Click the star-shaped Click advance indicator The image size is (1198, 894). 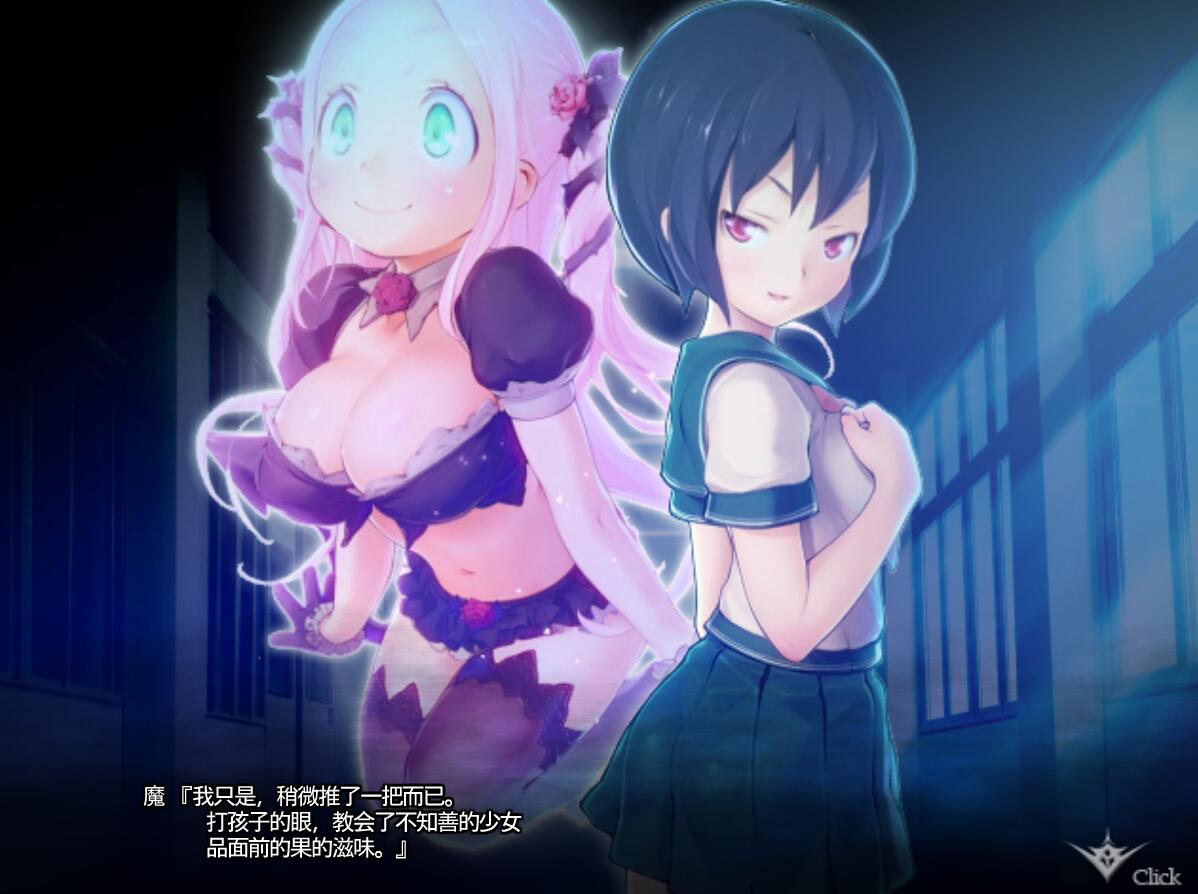1108,857
